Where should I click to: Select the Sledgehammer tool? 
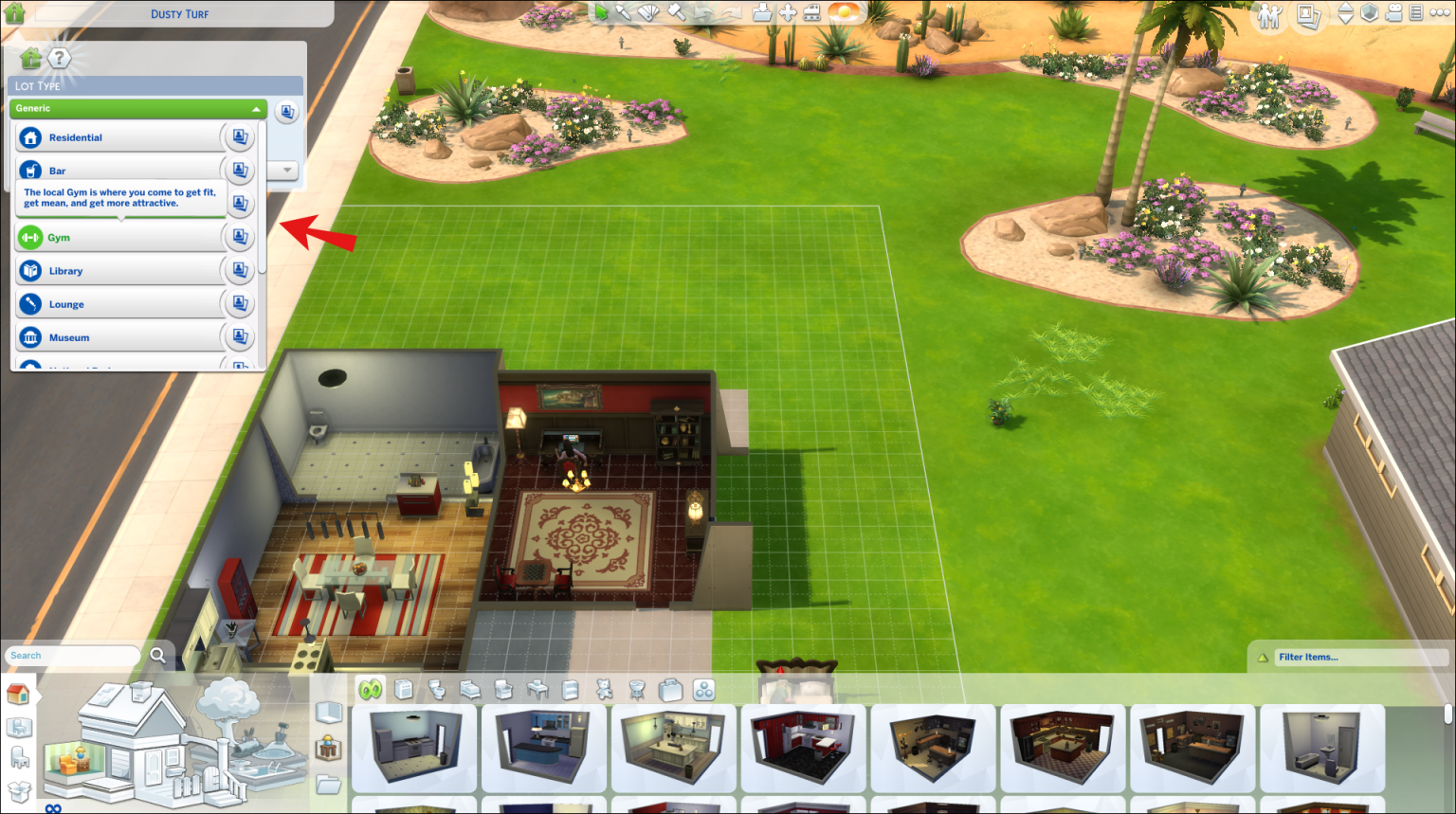(675, 13)
